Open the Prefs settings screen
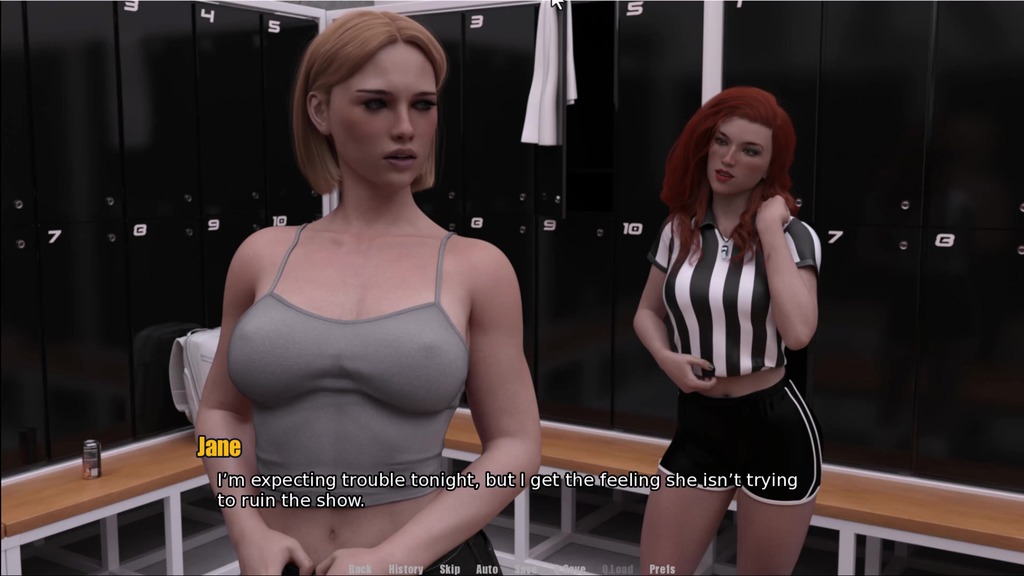This screenshot has width=1024, height=576. (662, 569)
